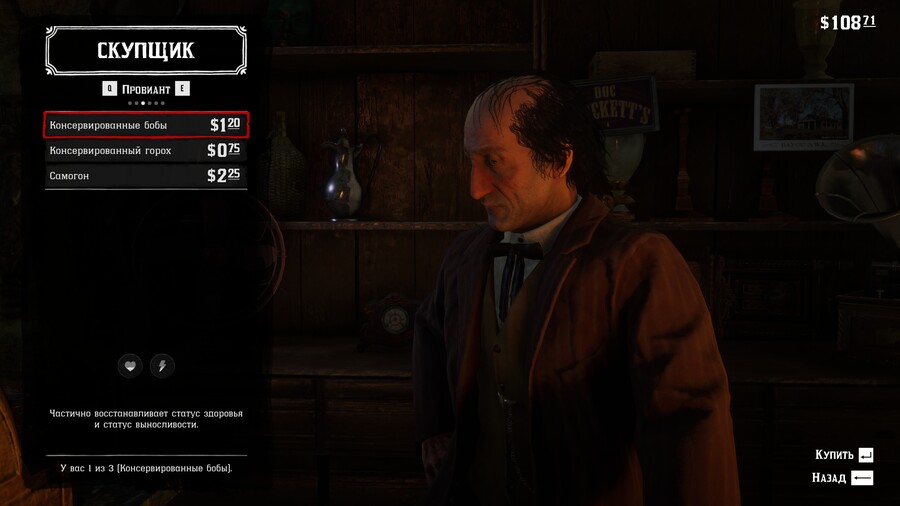Select the Самогон entry
The image size is (900, 506).
click(x=145, y=176)
